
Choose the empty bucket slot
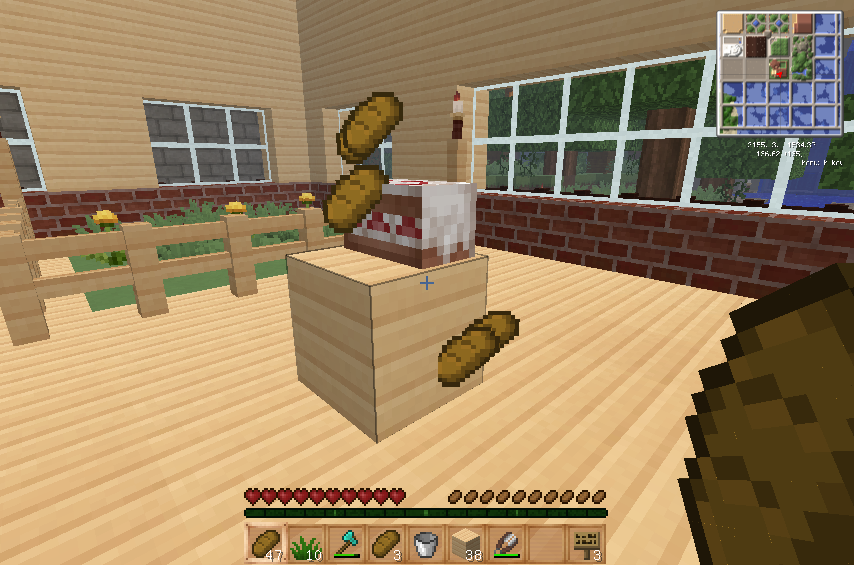tap(426, 543)
